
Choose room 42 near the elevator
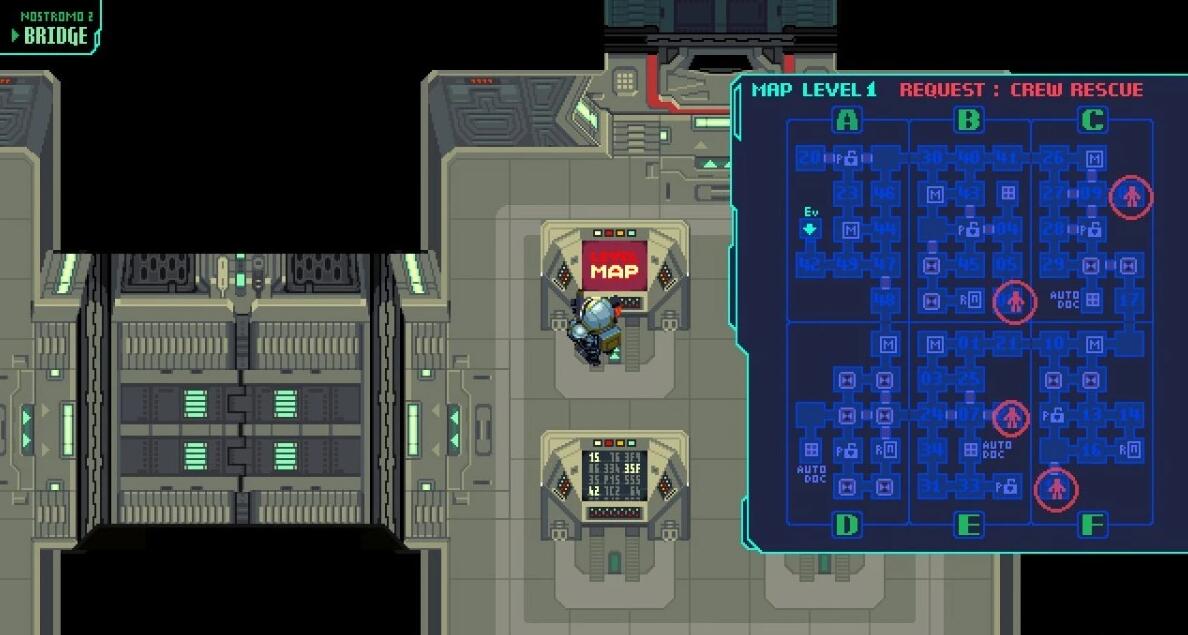click(810, 265)
